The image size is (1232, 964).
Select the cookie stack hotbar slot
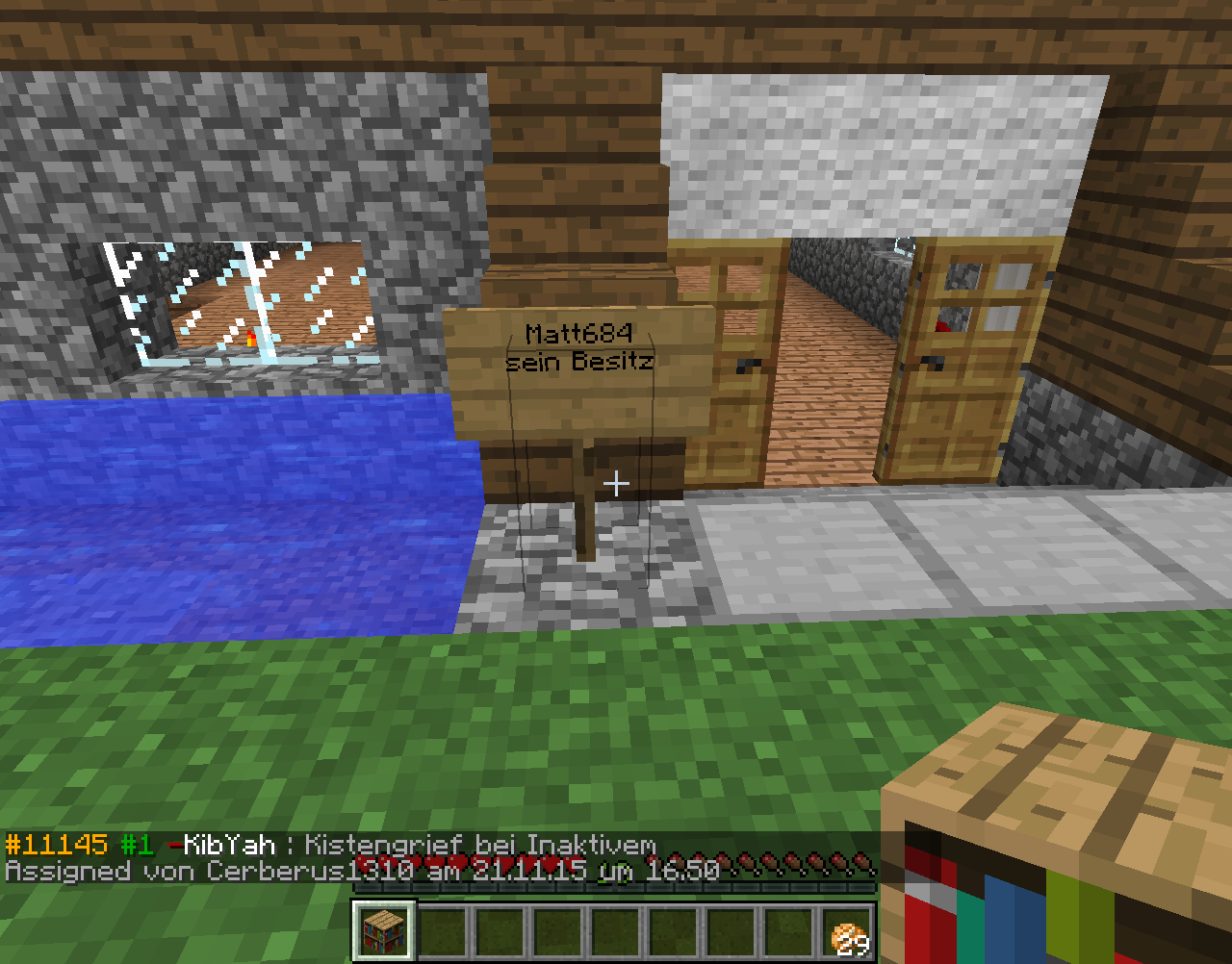point(846,932)
